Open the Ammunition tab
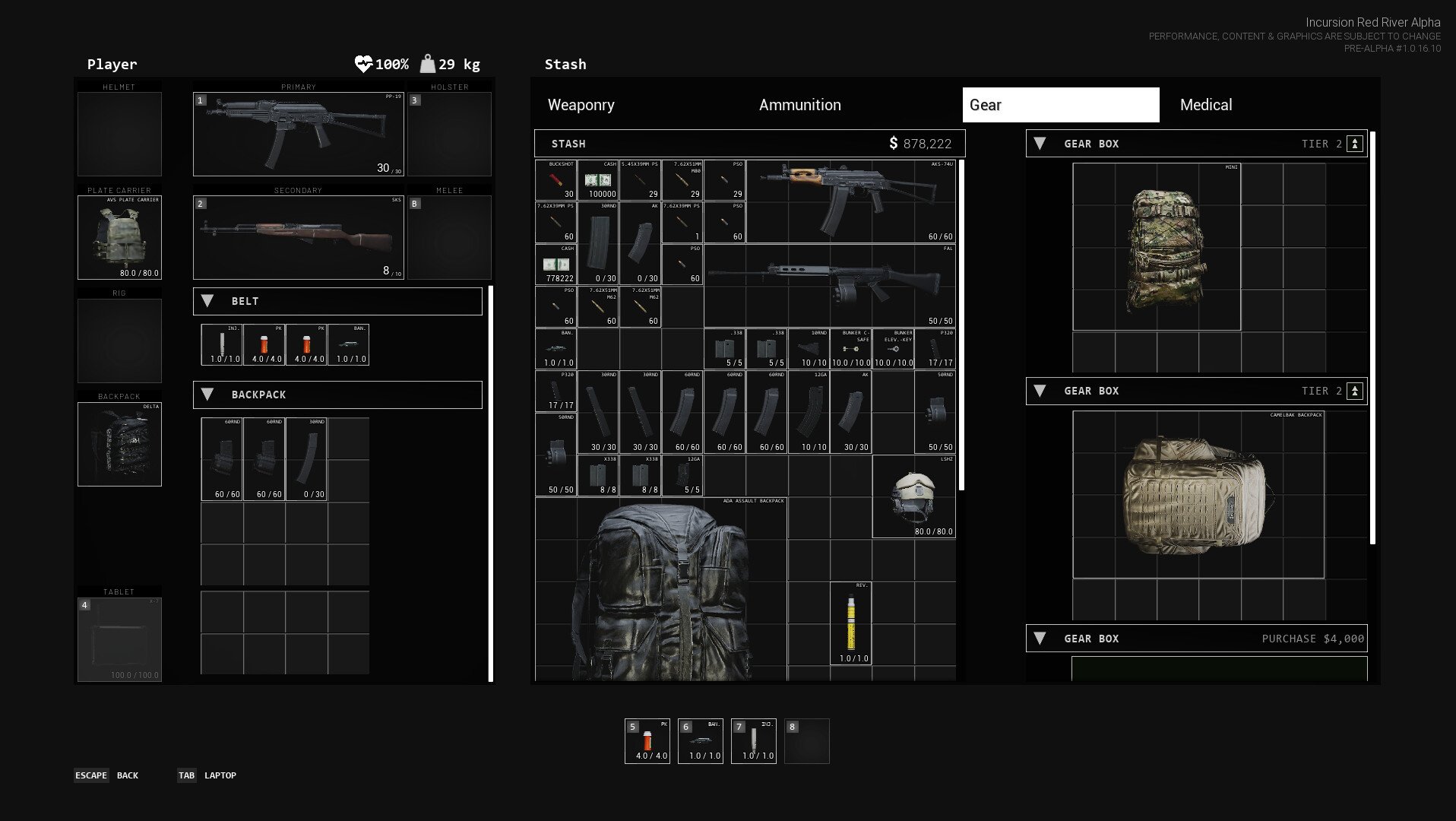The image size is (1456, 821). pyautogui.click(x=799, y=105)
